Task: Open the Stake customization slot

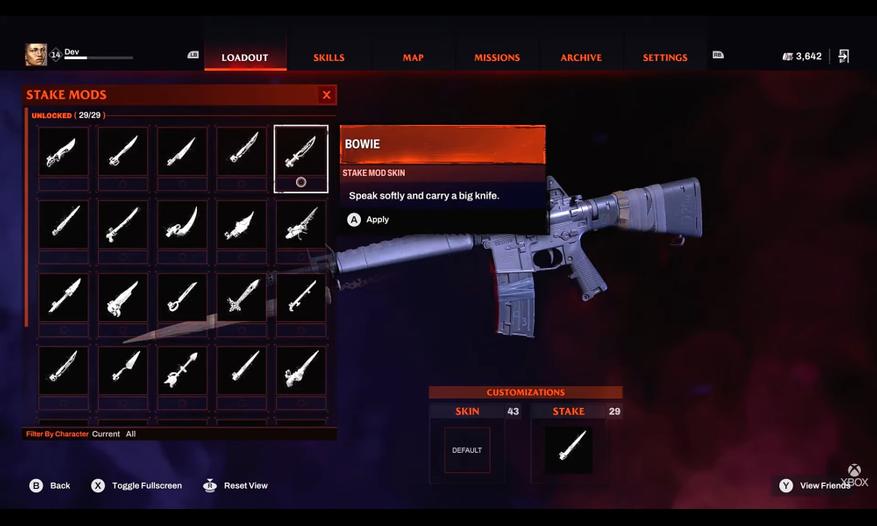Action: (568, 450)
